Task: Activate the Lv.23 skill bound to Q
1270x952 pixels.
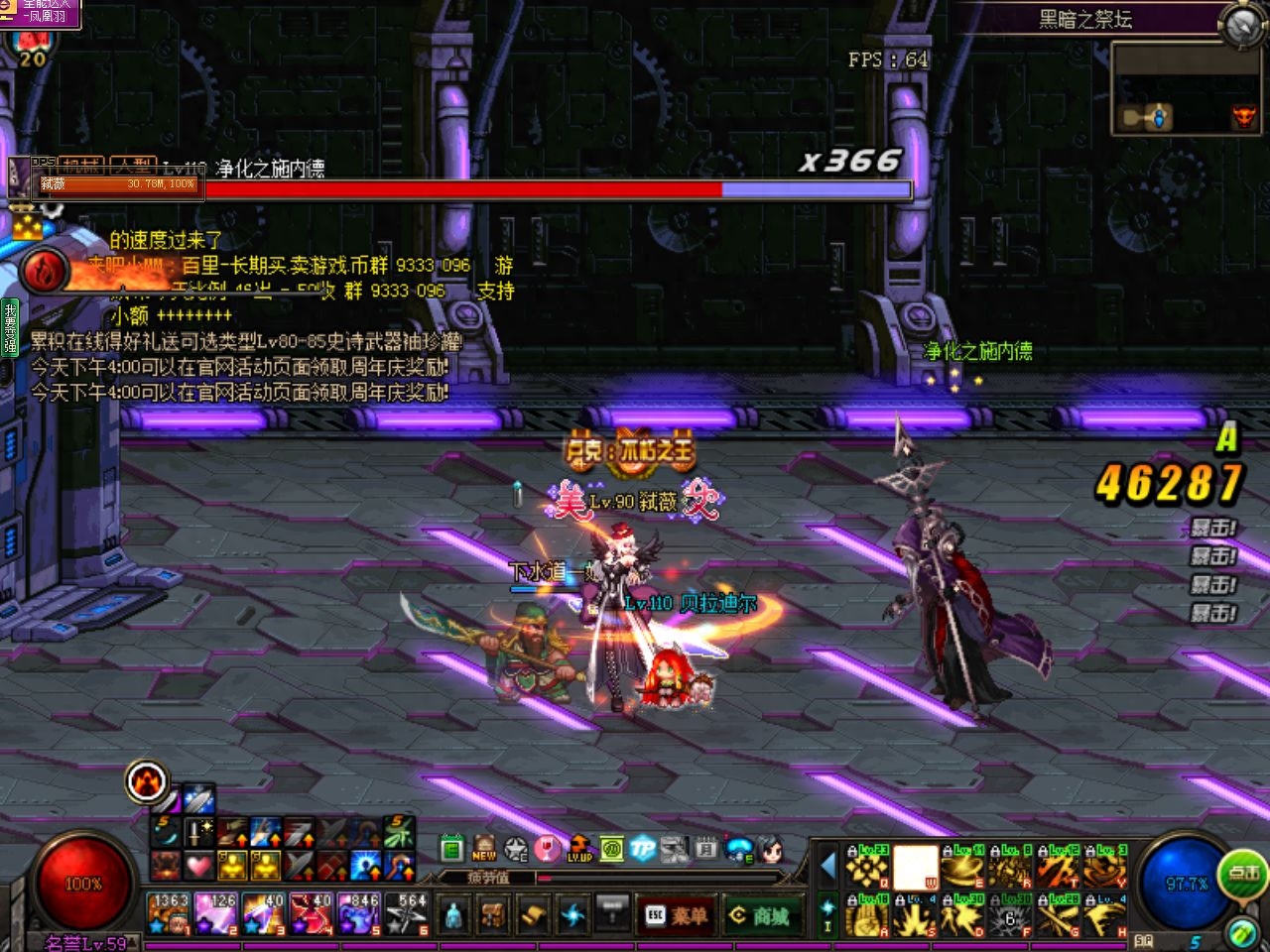Action: pyautogui.click(x=867, y=867)
